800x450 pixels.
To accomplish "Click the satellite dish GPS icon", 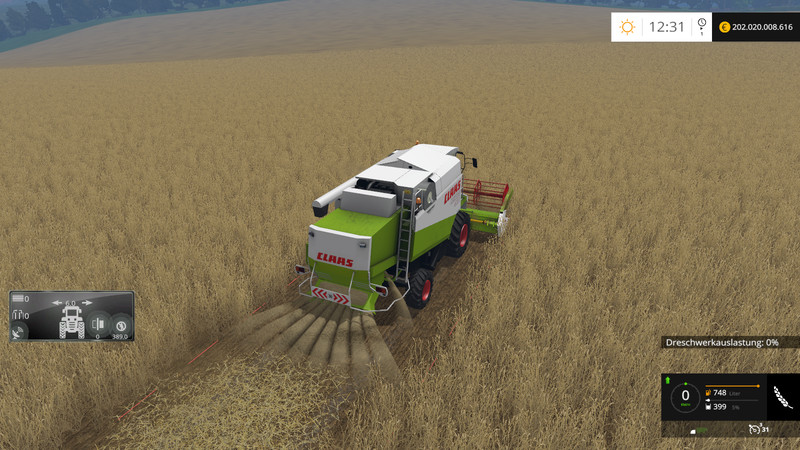I will [x=19, y=334].
